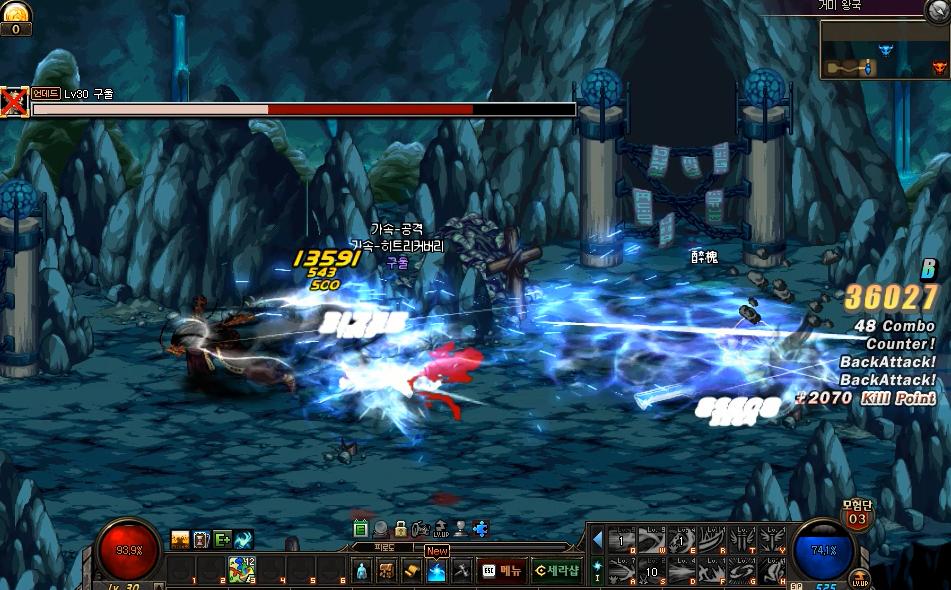
Task: Click the padlock icon above the fatigue bar
Action: 400,528
